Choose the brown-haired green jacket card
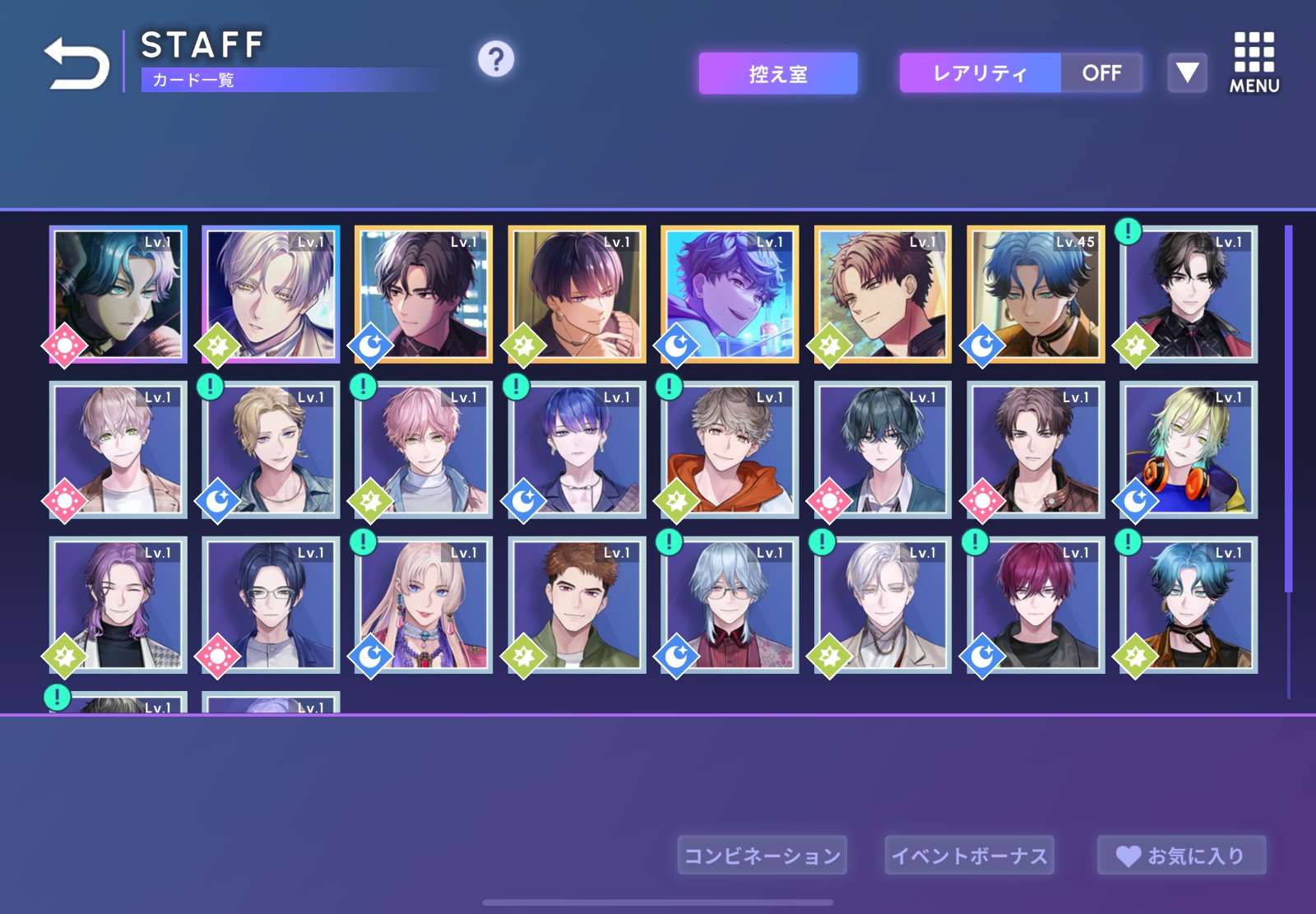 [577, 605]
